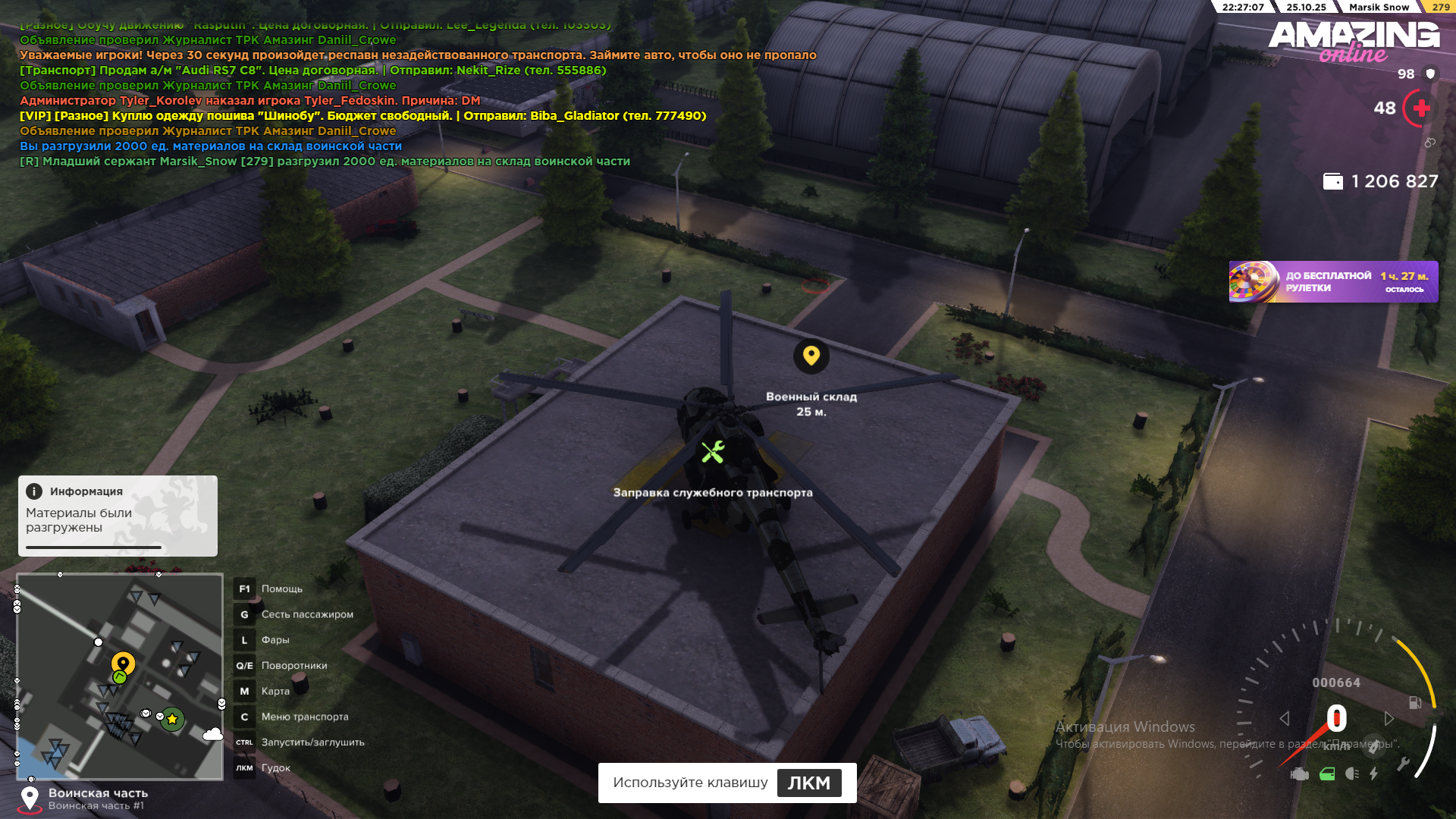Viewport: 1456px width, 819px height.
Task: Select the yellow waypoint pin on minimap
Action: 123,664
